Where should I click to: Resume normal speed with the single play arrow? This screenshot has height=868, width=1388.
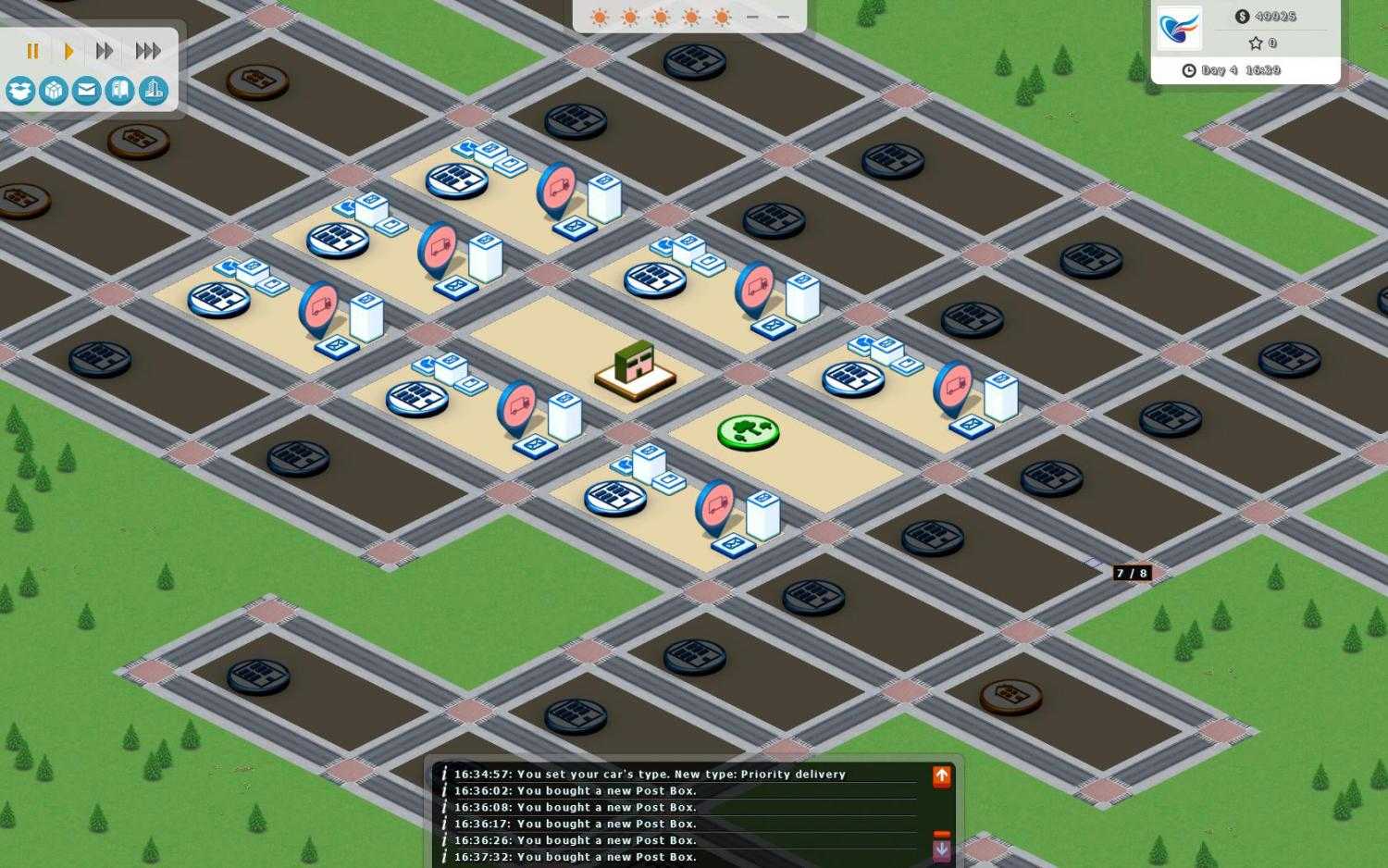coord(68,51)
